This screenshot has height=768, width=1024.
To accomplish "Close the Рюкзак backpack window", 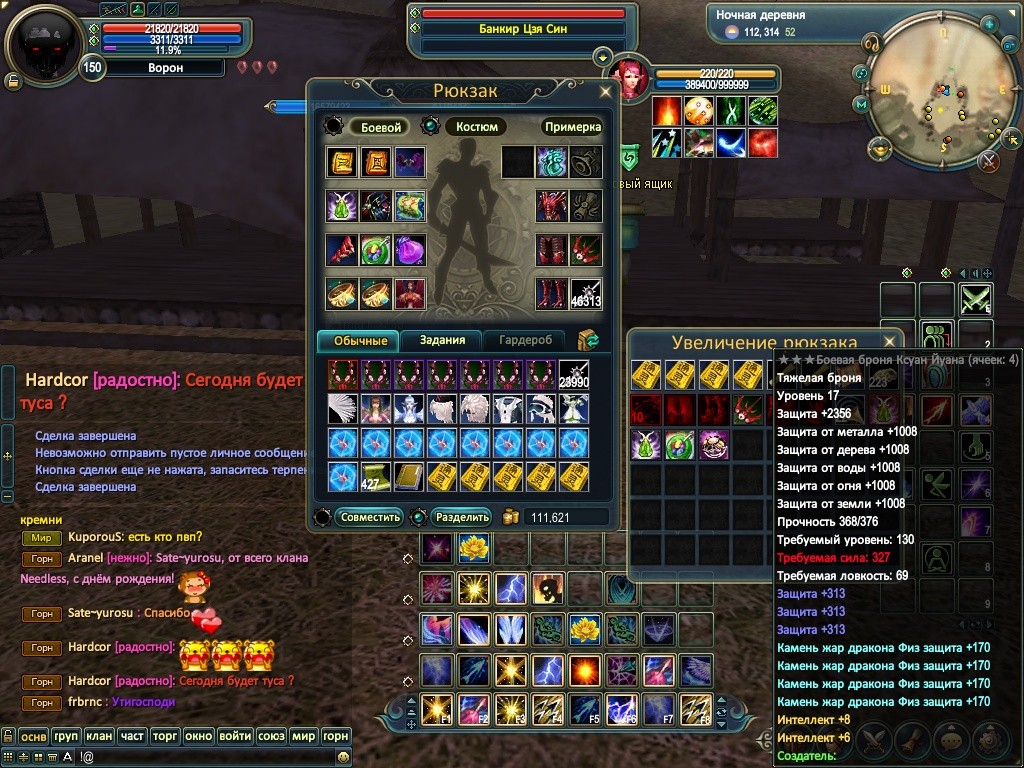I will pos(605,92).
